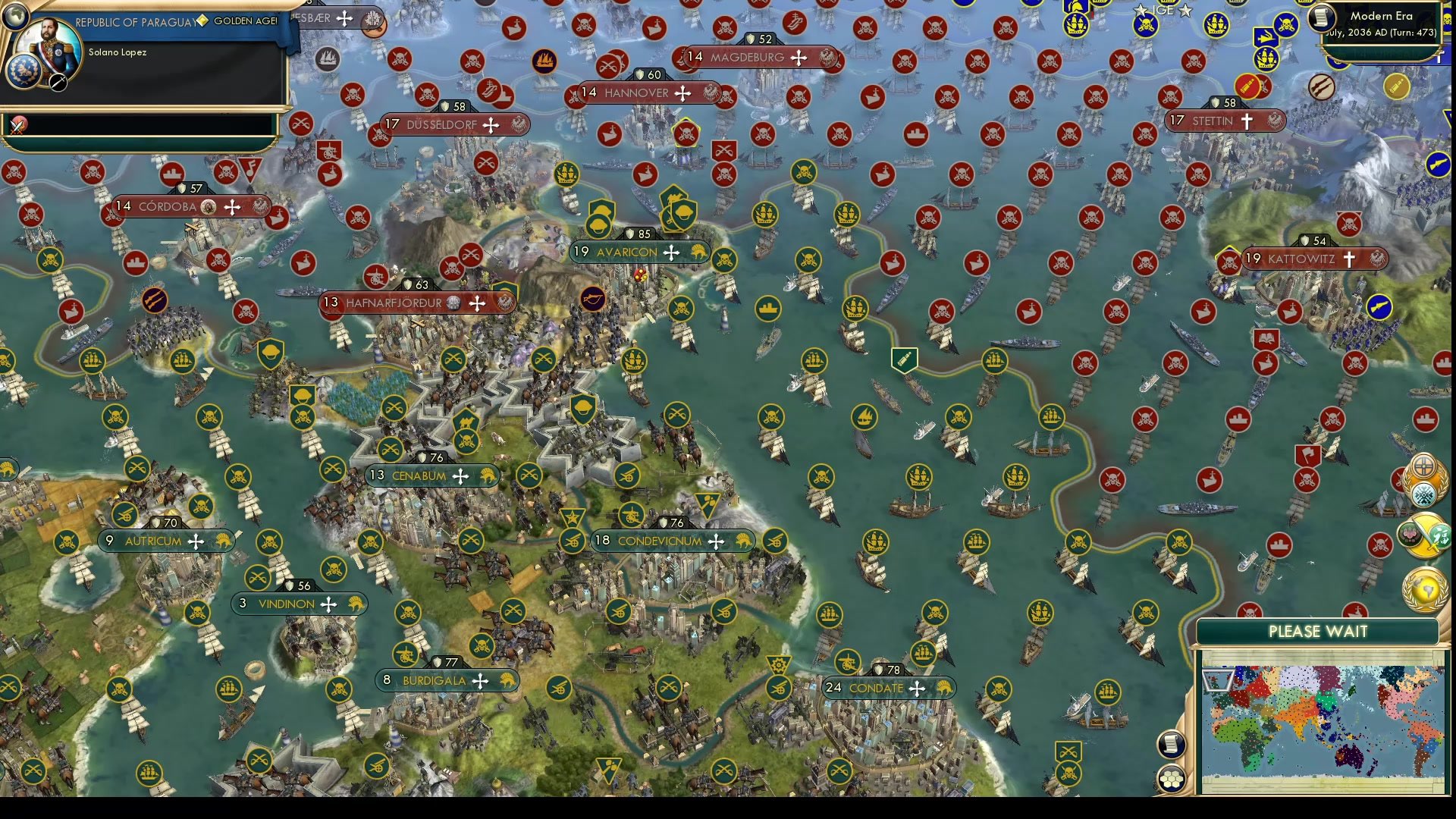This screenshot has width=1456, height=819.
Task: Open the notification log scroll icon
Action: [1170, 744]
